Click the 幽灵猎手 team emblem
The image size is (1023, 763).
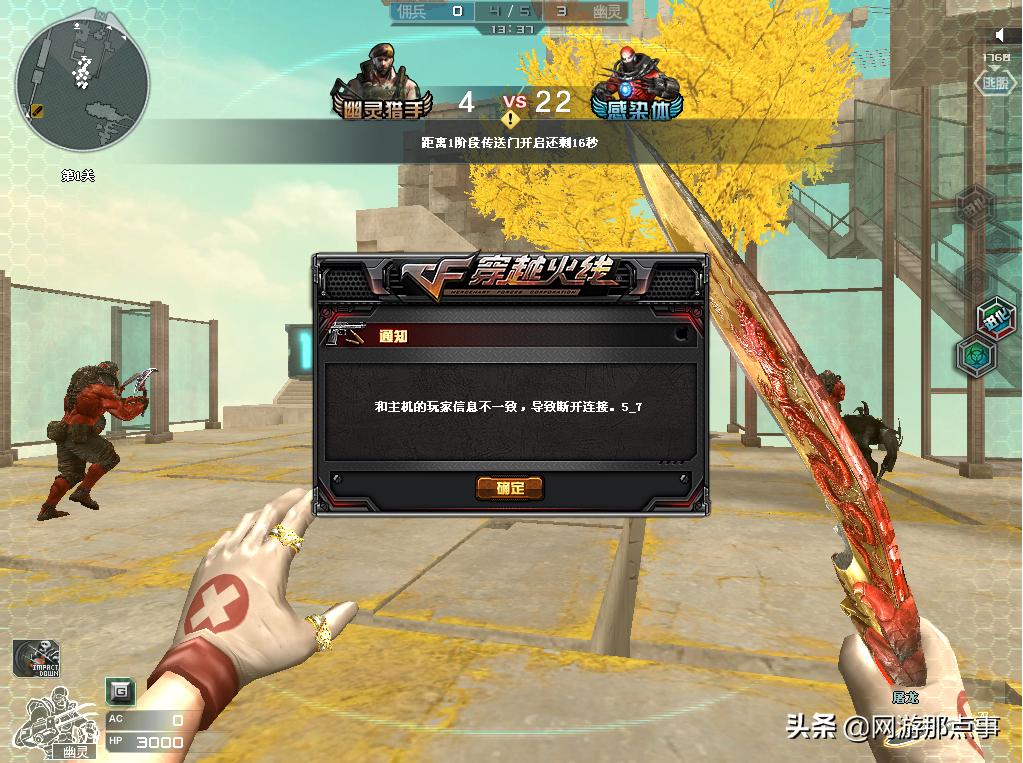(x=383, y=85)
